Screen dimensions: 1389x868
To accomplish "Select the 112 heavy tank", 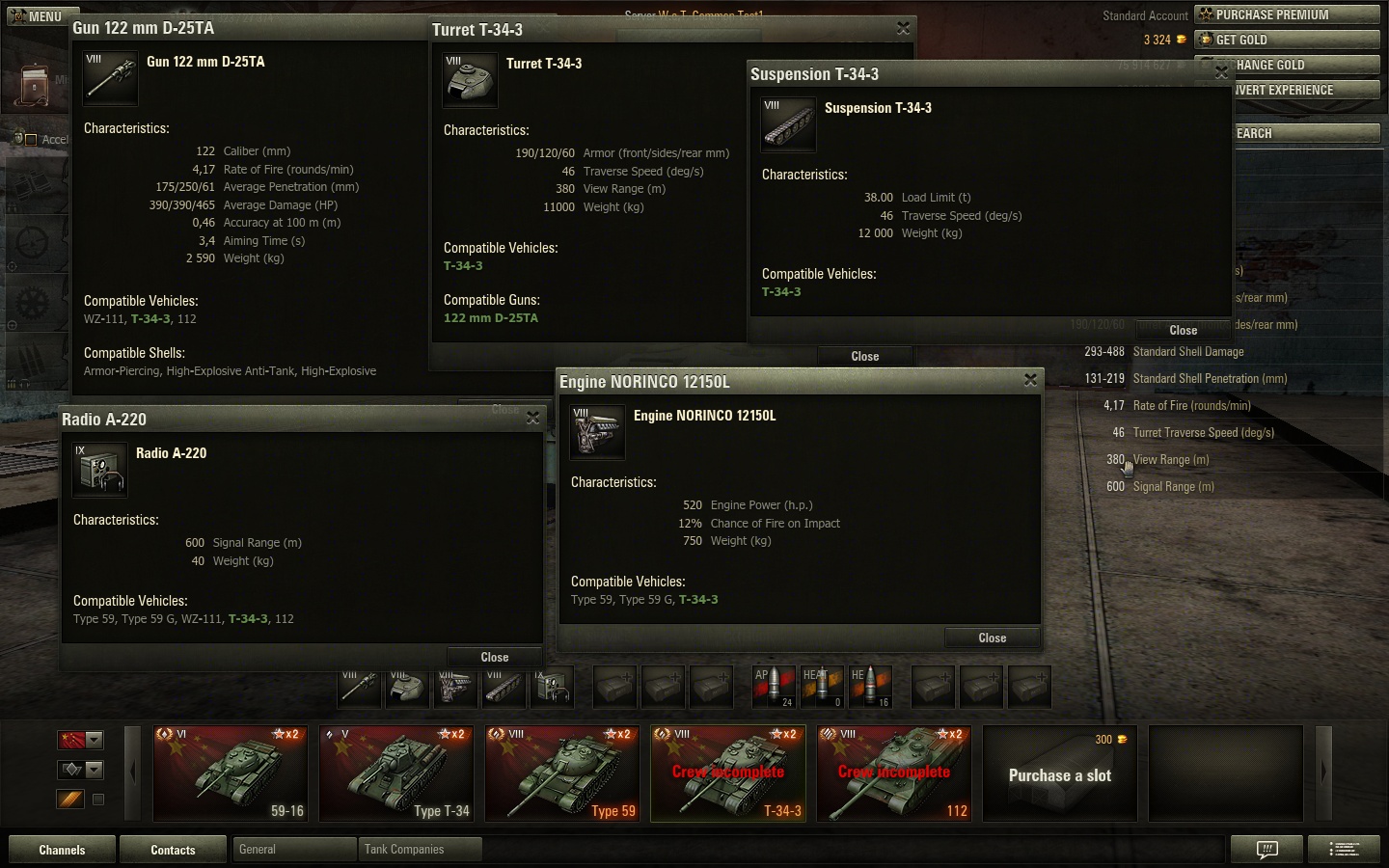I will pyautogui.click(x=894, y=773).
